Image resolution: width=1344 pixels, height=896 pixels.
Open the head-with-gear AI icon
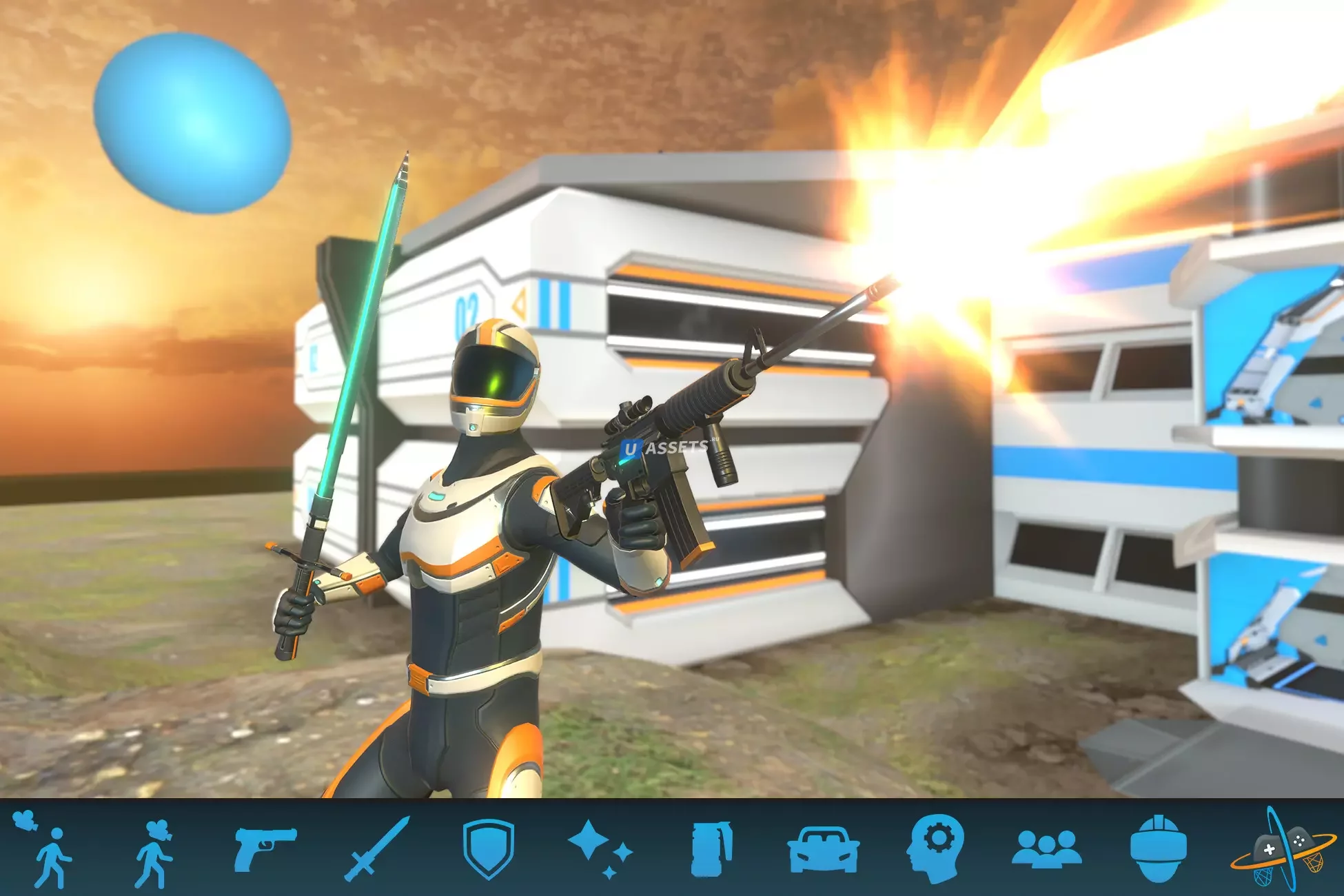[x=935, y=848]
